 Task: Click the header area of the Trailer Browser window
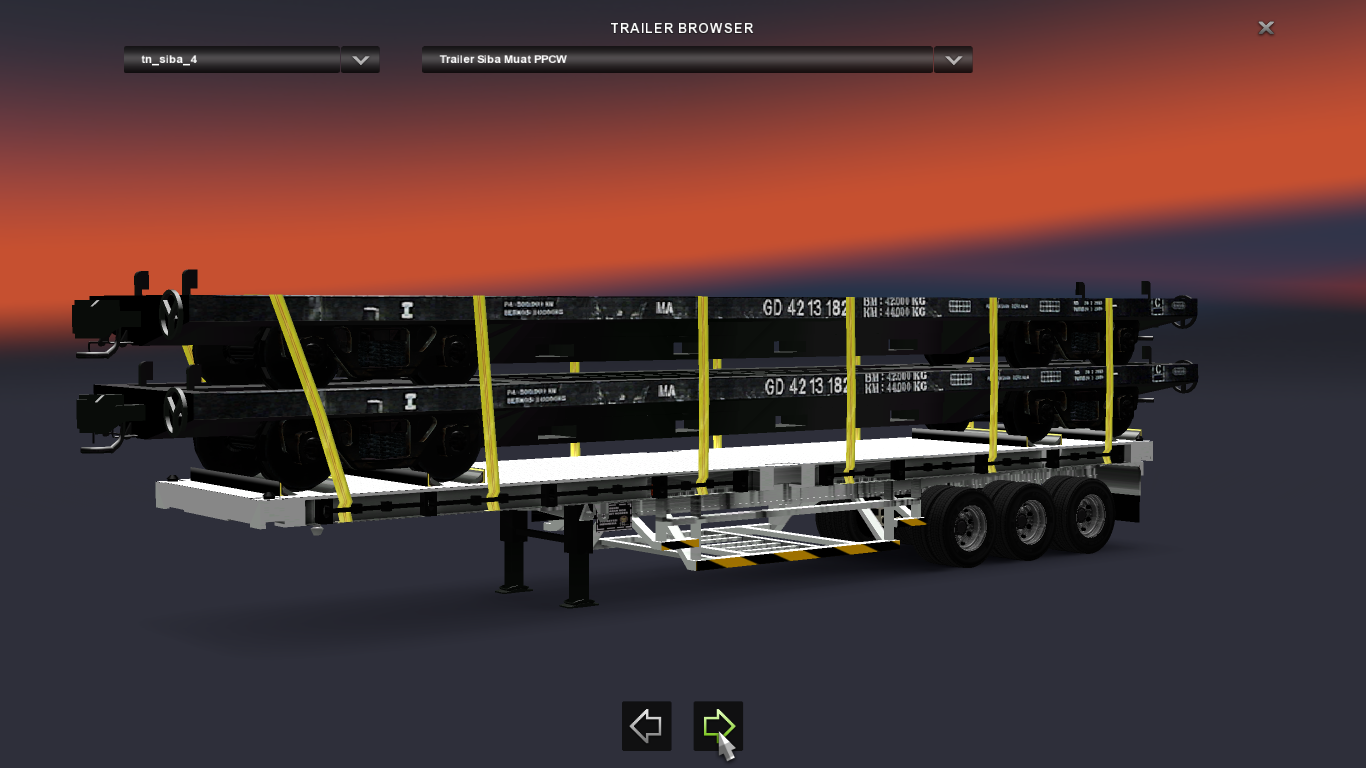pyautogui.click(x=682, y=28)
